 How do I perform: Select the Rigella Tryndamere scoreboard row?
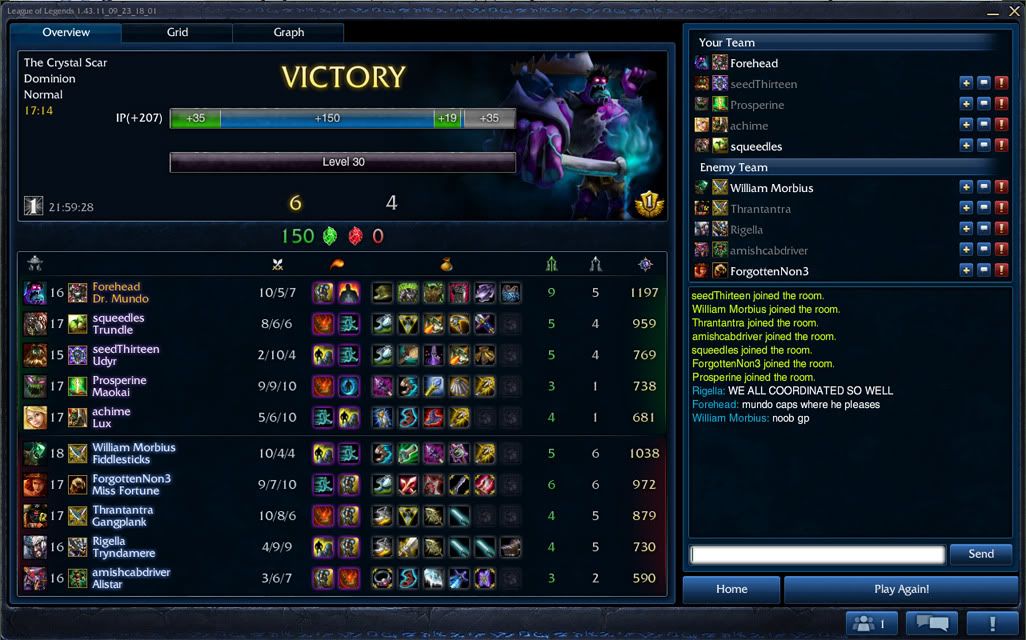(x=340, y=547)
